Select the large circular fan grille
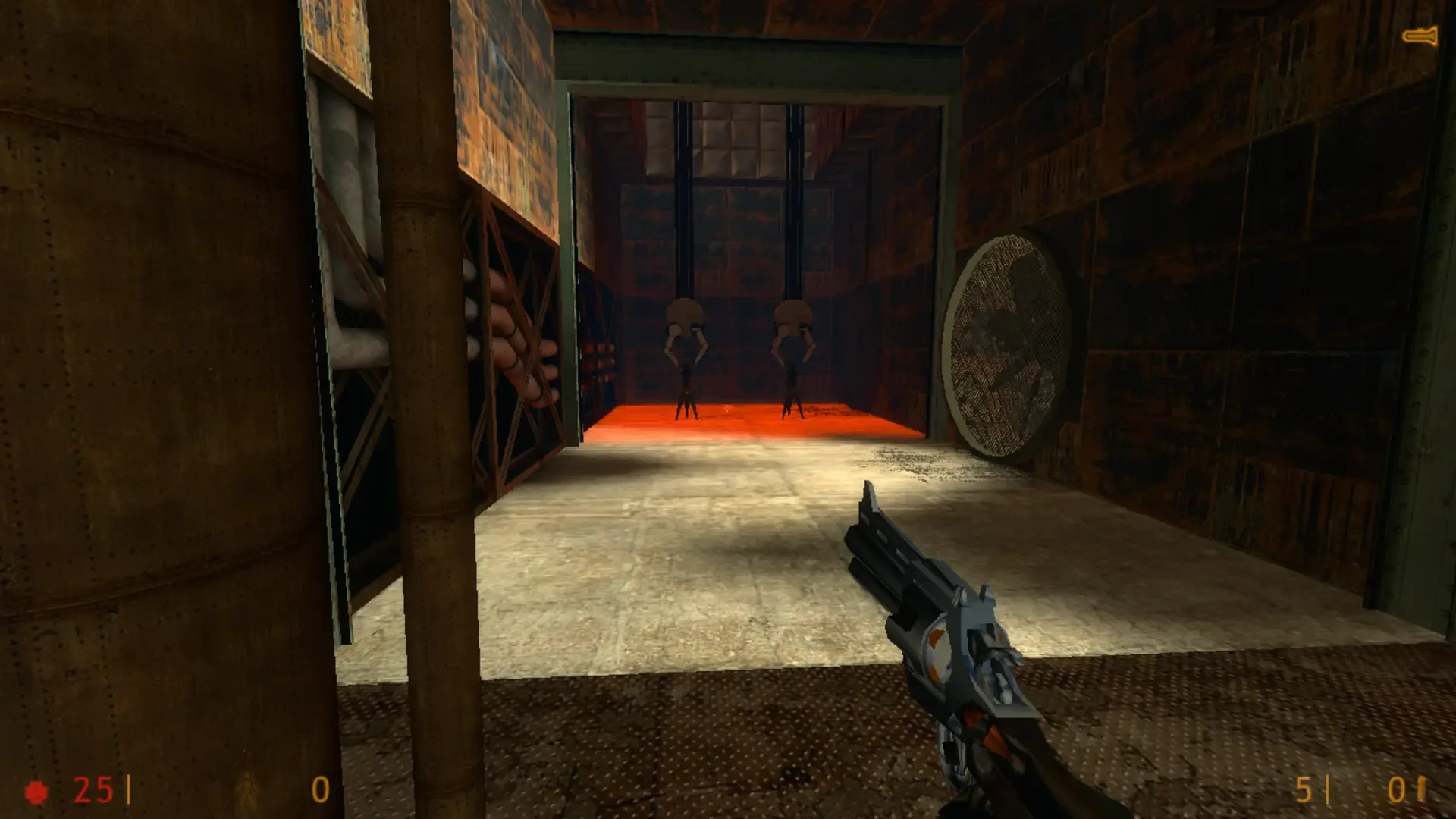The height and width of the screenshot is (819, 1456). [x=1009, y=345]
